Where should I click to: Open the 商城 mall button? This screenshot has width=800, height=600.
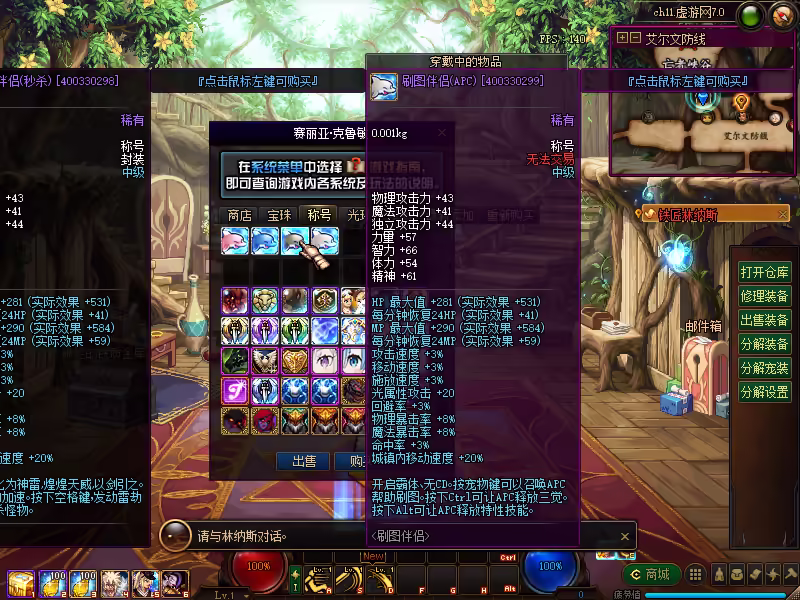coord(651,574)
